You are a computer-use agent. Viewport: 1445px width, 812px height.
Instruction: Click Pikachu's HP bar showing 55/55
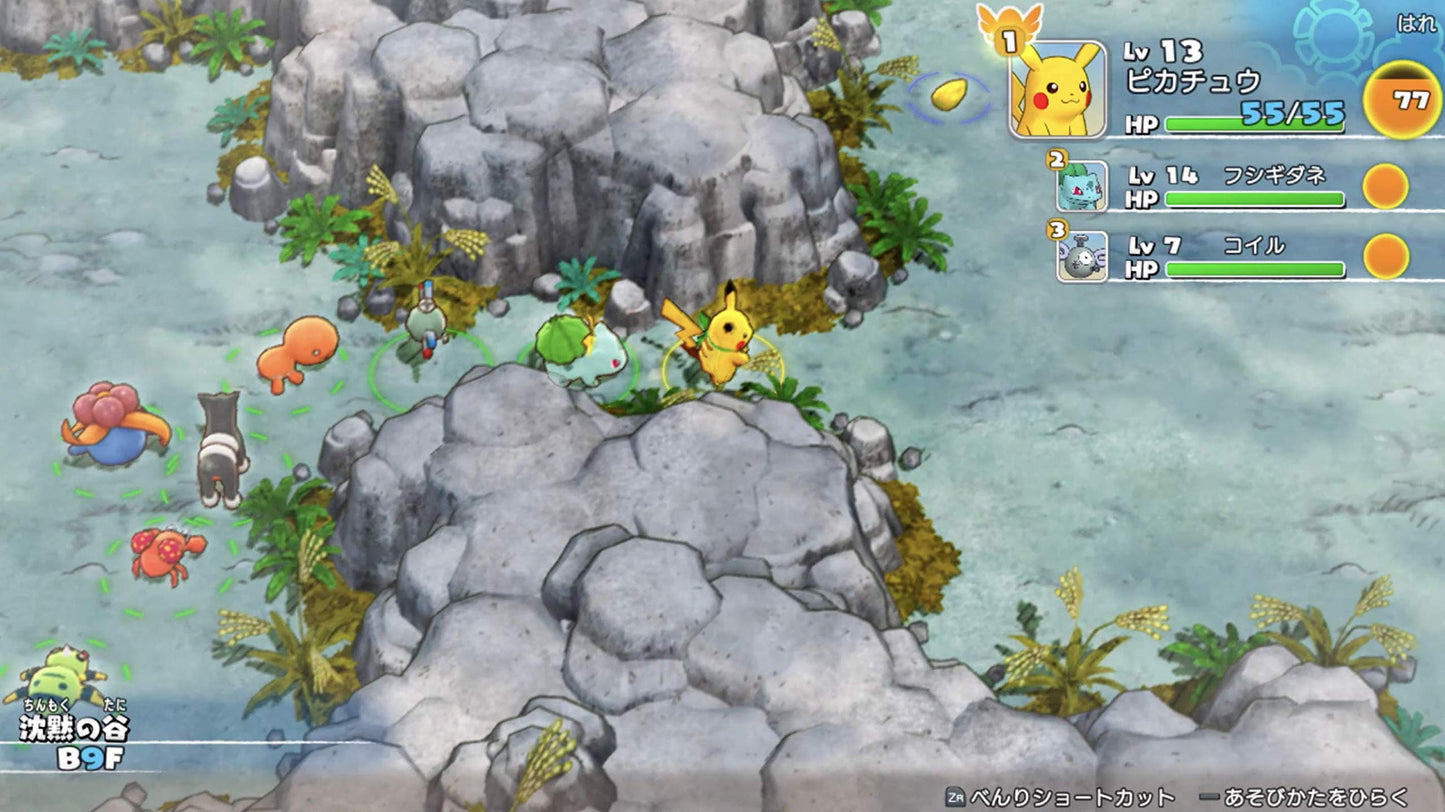[x=1251, y=121]
